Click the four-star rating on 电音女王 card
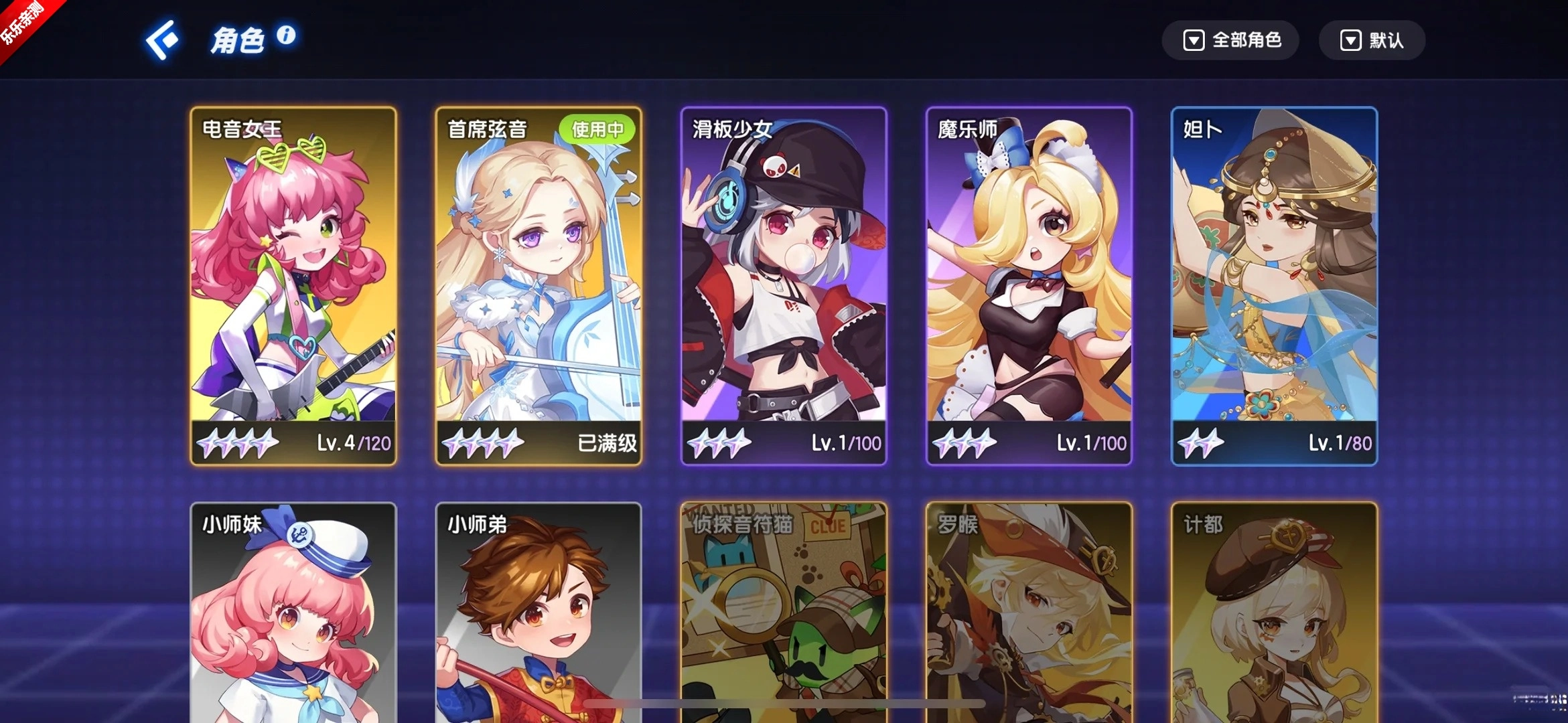 (x=239, y=441)
